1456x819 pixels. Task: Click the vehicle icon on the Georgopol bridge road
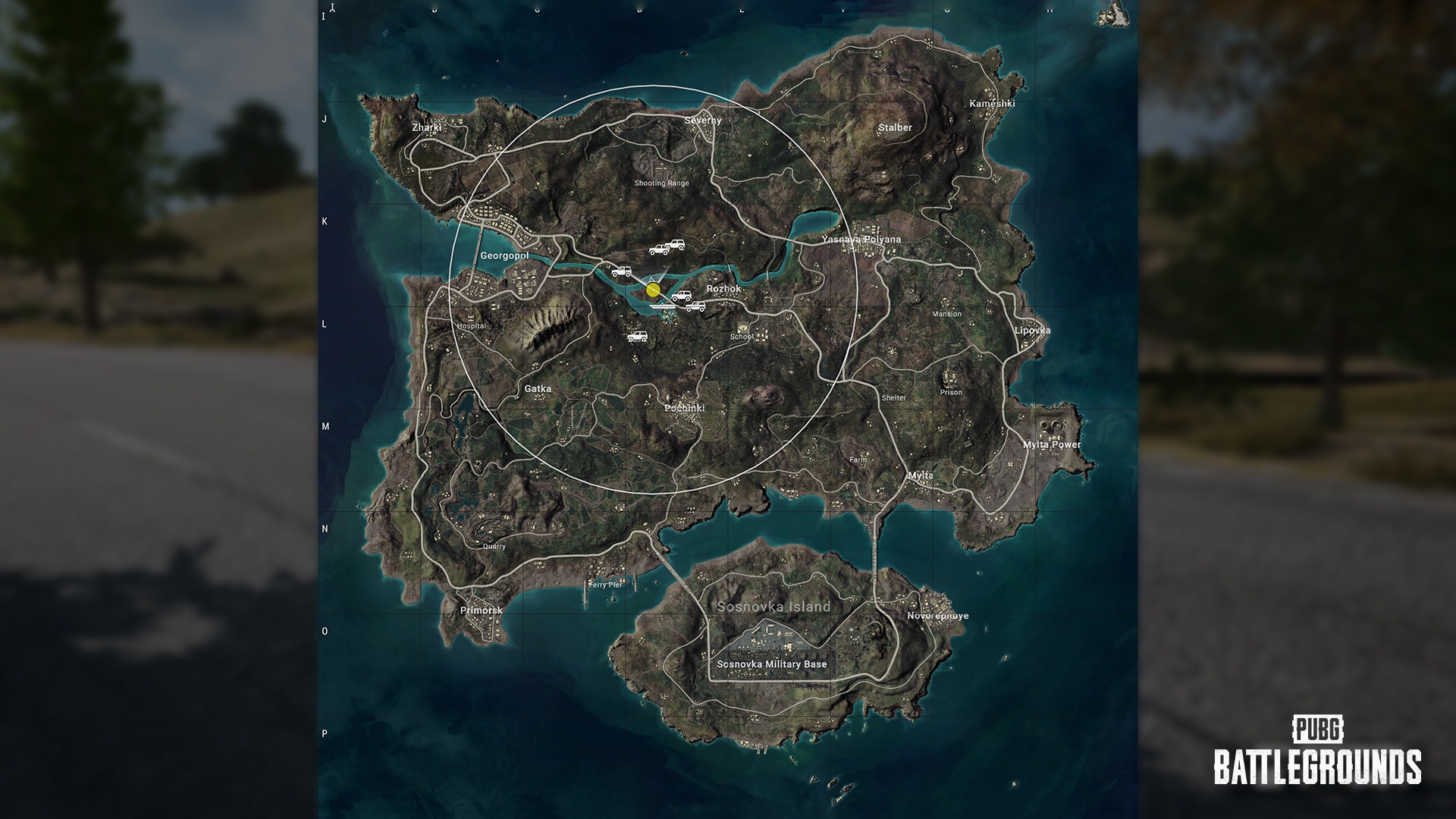click(x=621, y=271)
